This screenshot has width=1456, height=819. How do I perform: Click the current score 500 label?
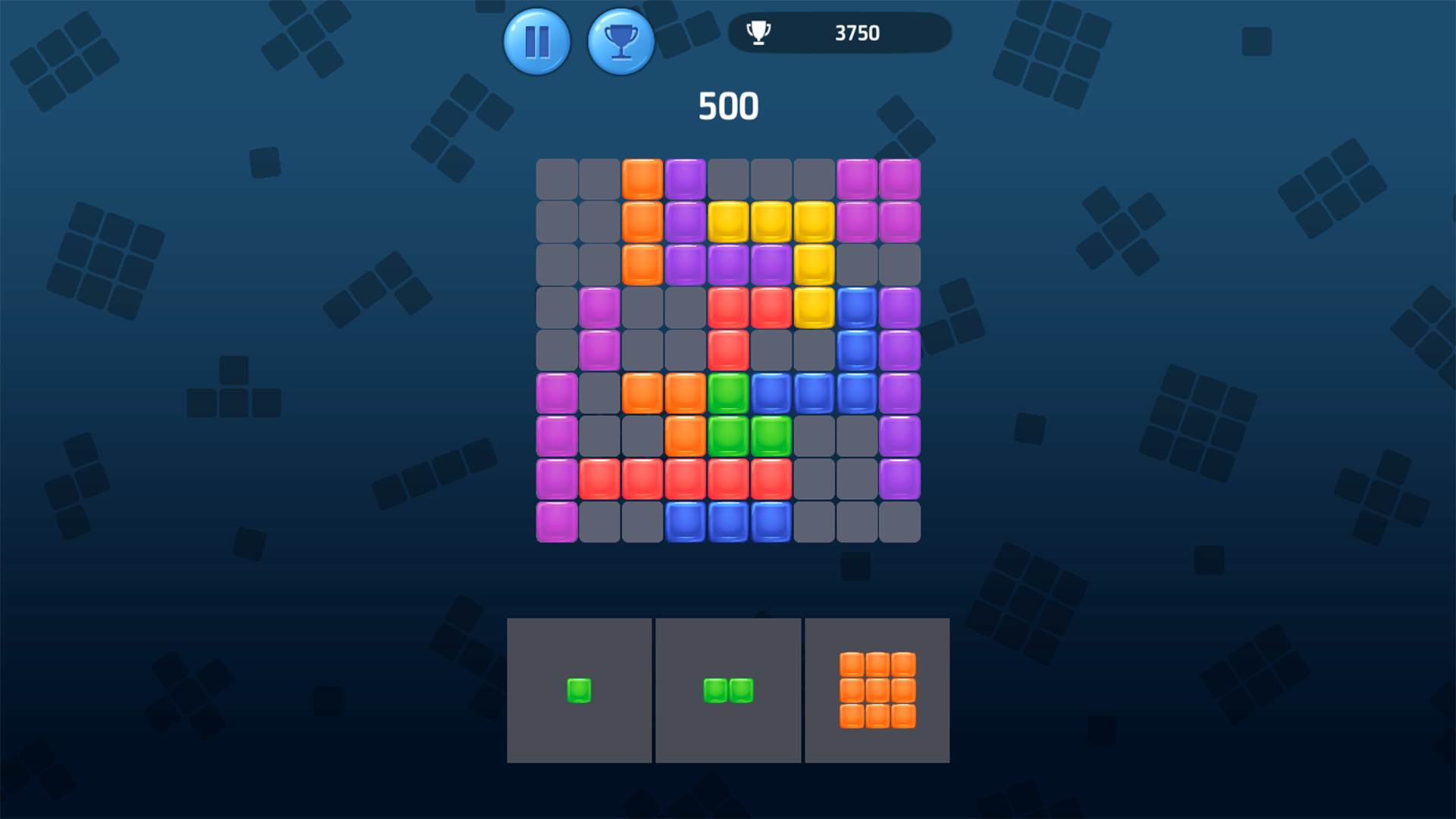[728, 105]
